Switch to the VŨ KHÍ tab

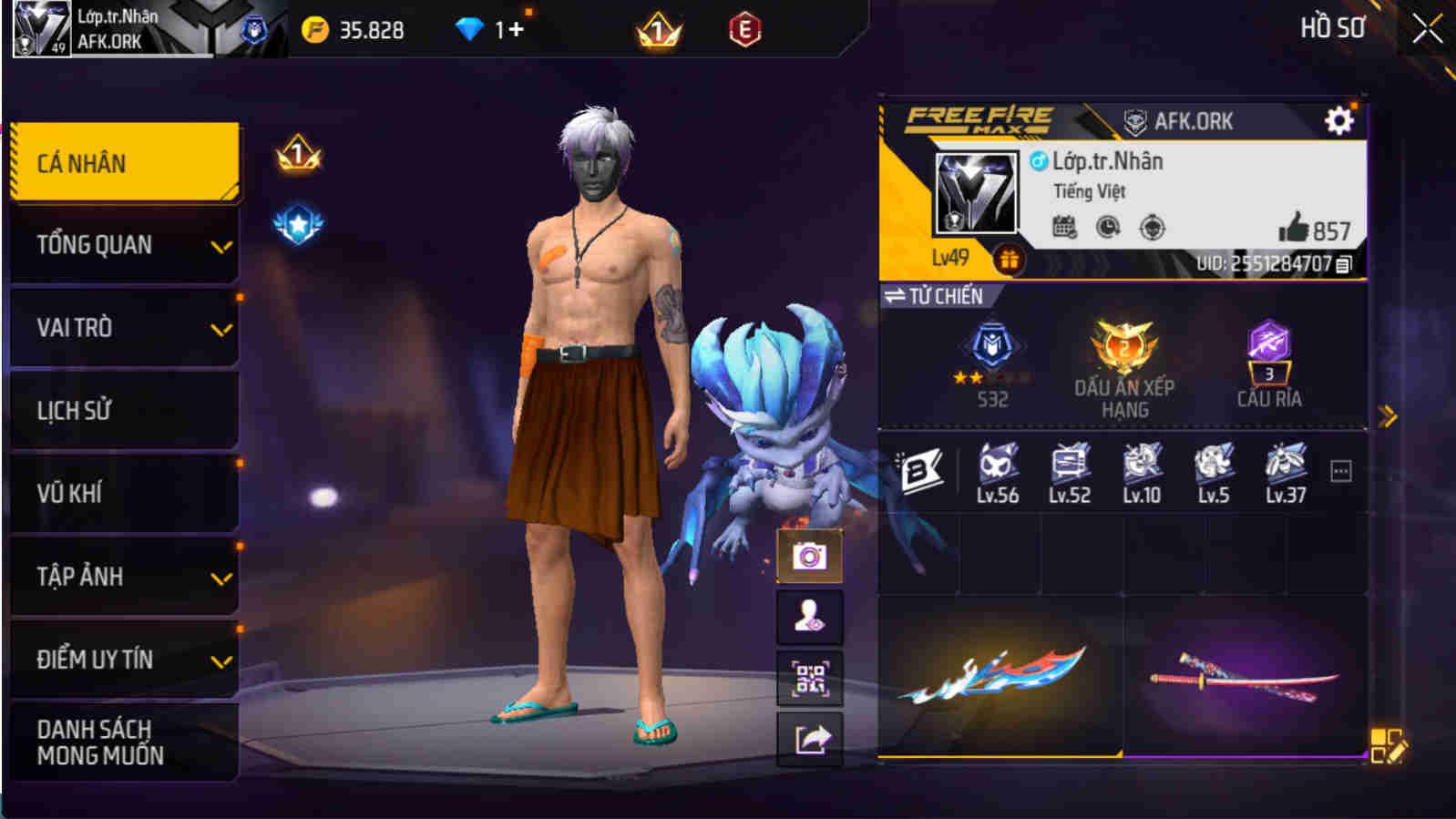pyautogui.click(x=123, y=493)
